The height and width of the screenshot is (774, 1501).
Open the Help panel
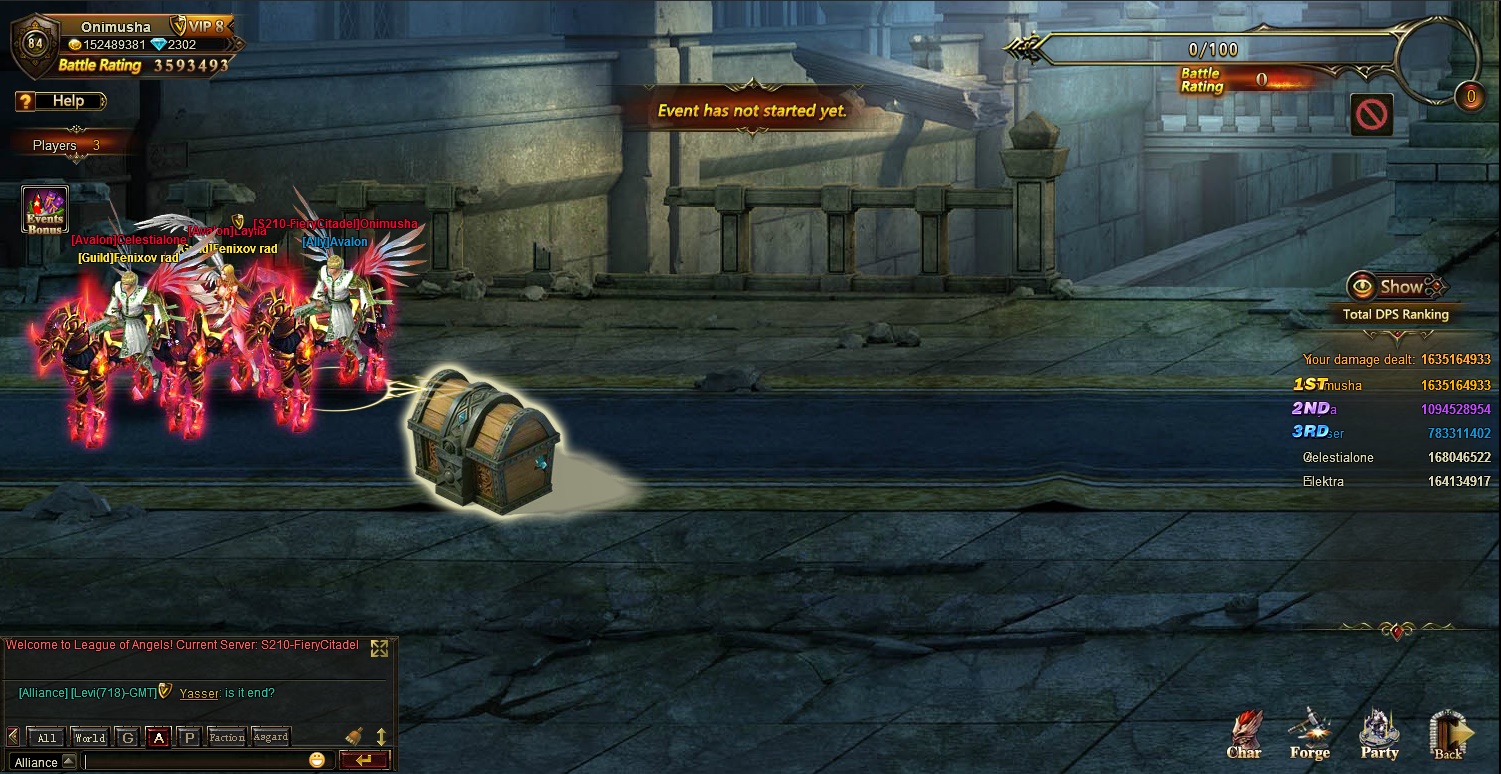(61, 101)
